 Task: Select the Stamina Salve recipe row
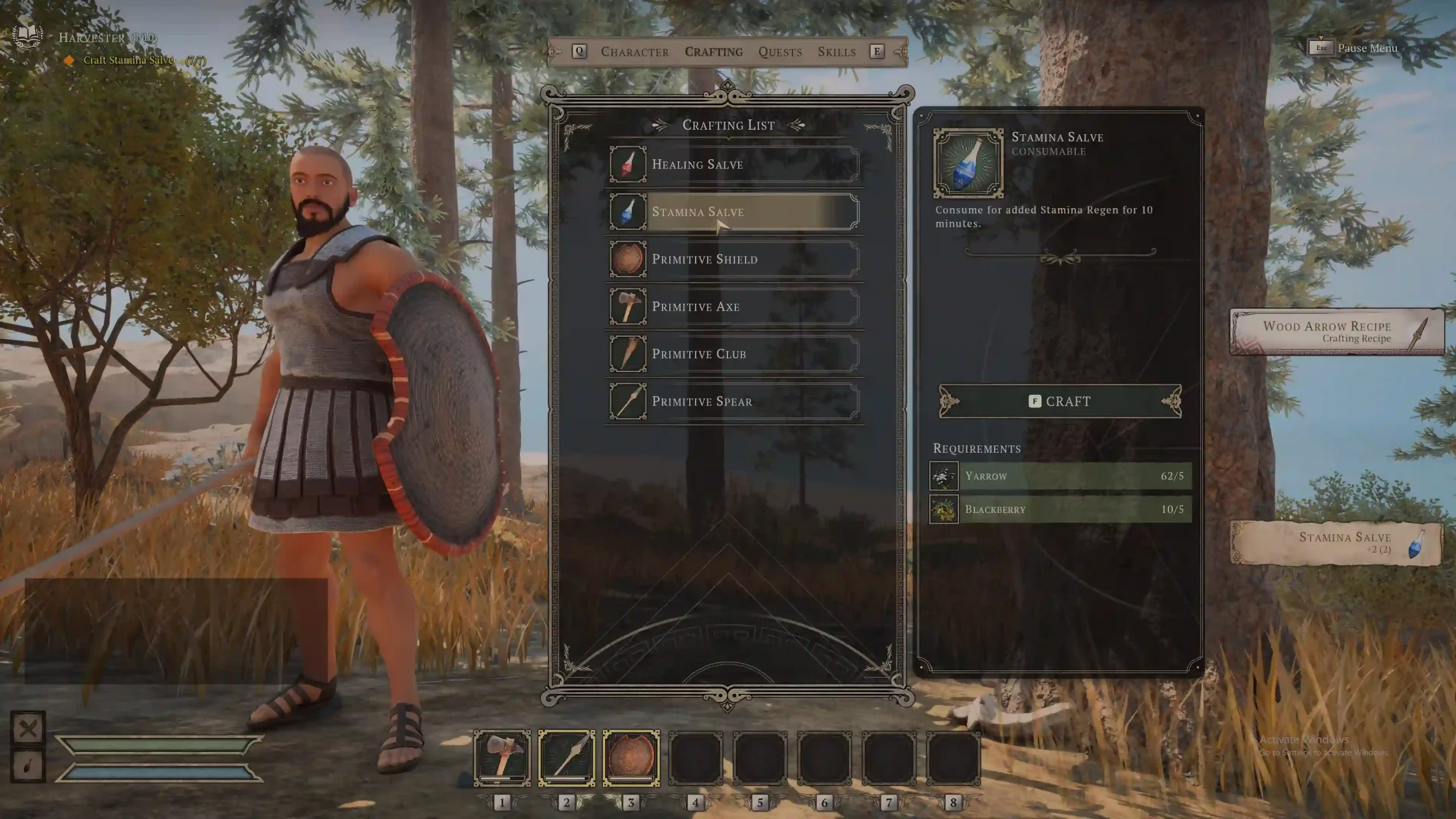click(734, 212)
